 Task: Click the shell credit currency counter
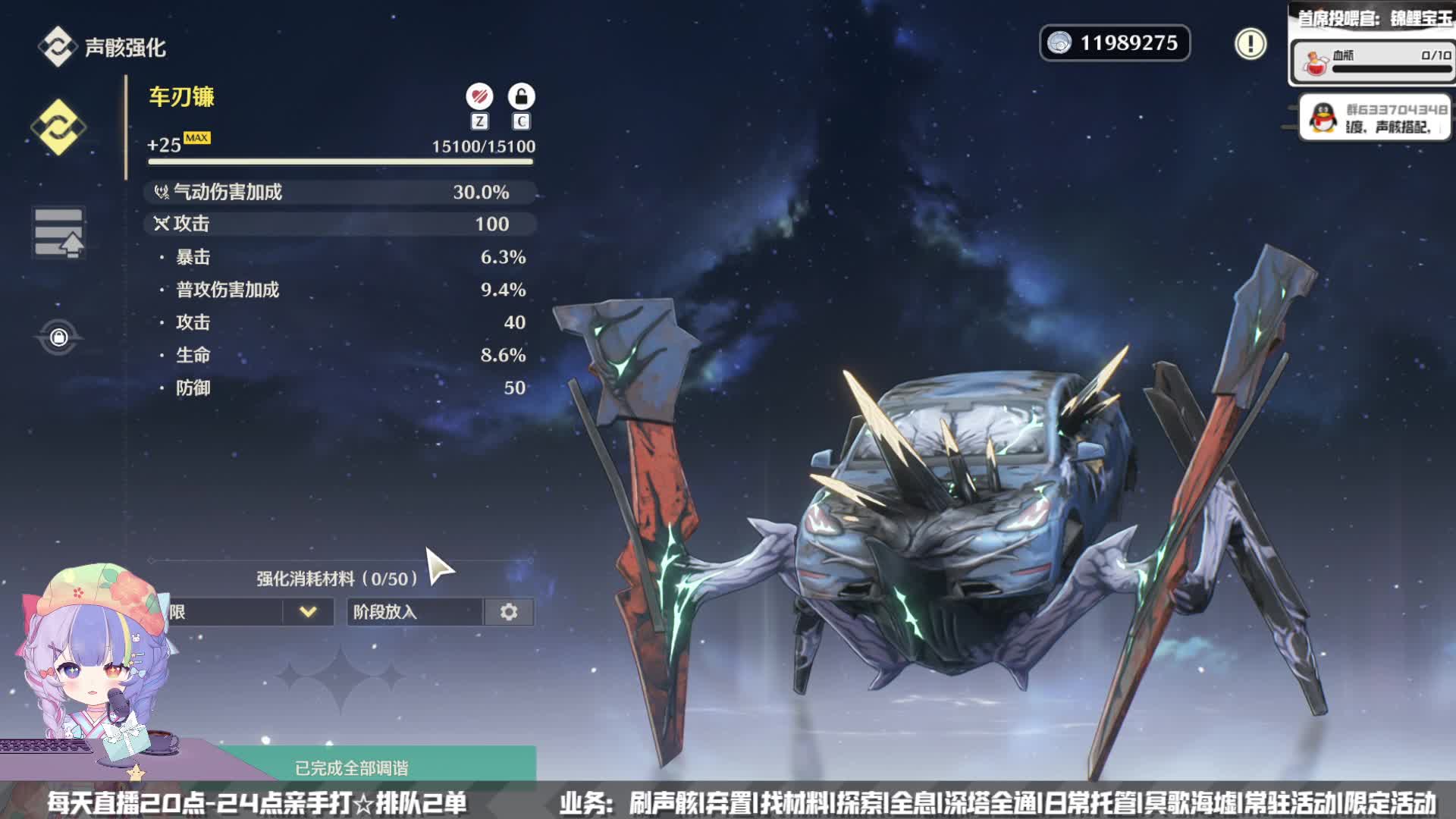[x=1114, y=43]
